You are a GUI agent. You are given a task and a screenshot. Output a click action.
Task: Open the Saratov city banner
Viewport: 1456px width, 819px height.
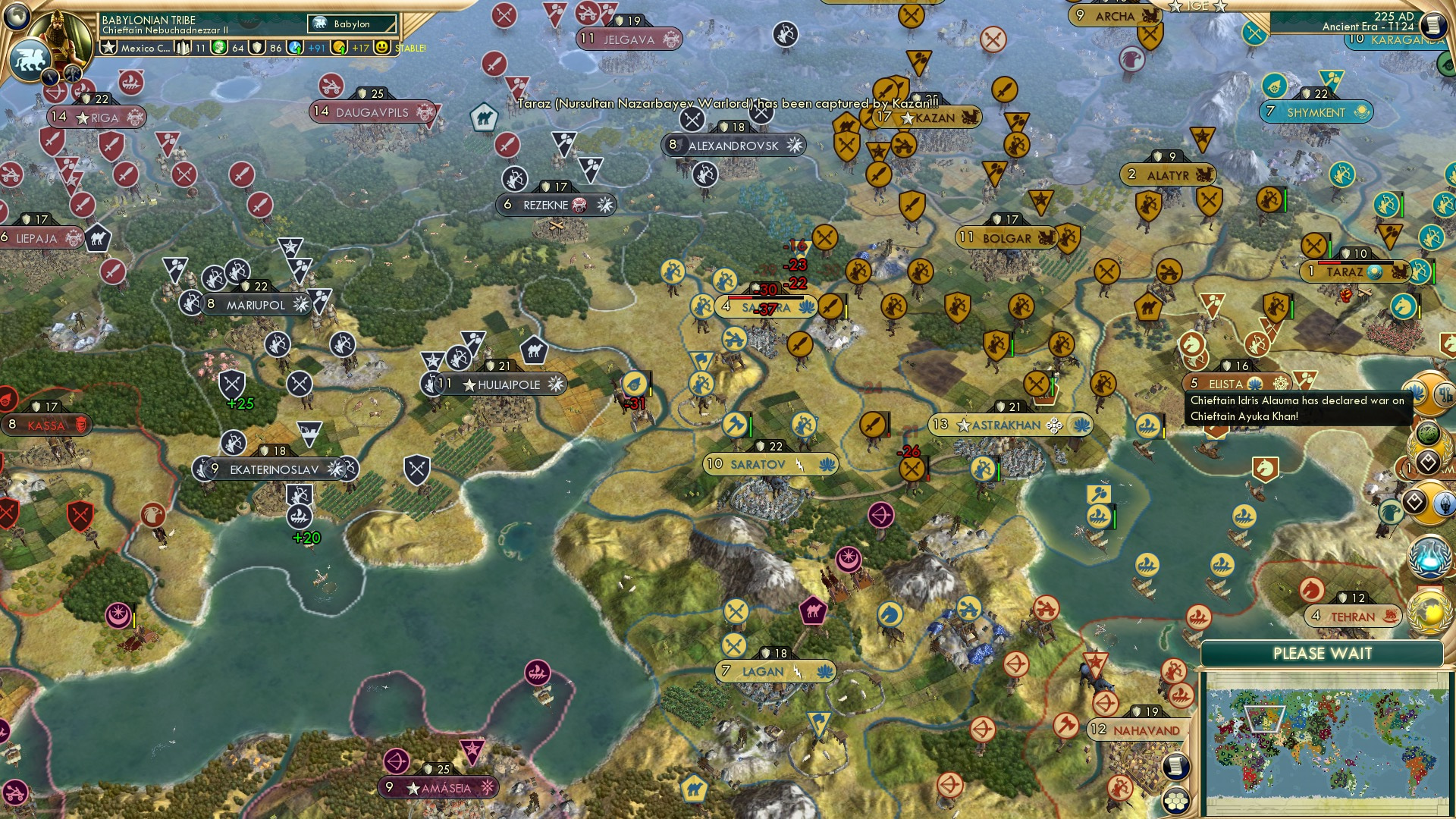click(x=770, y=463)
